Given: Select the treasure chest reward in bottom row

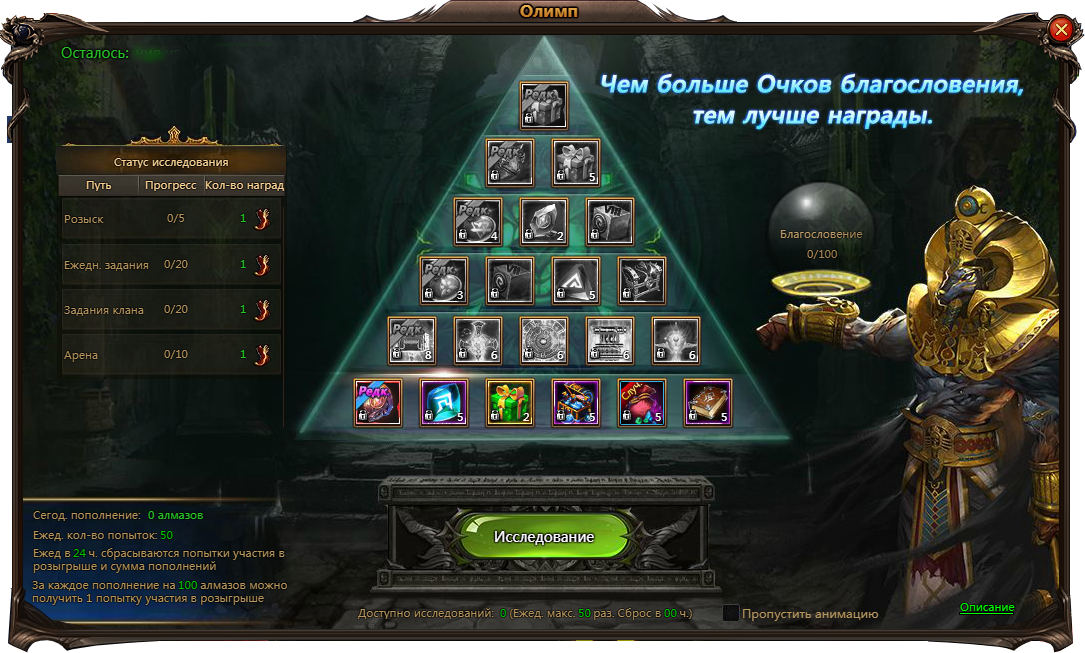Looking at the screenshot, I should coord(576,402).
